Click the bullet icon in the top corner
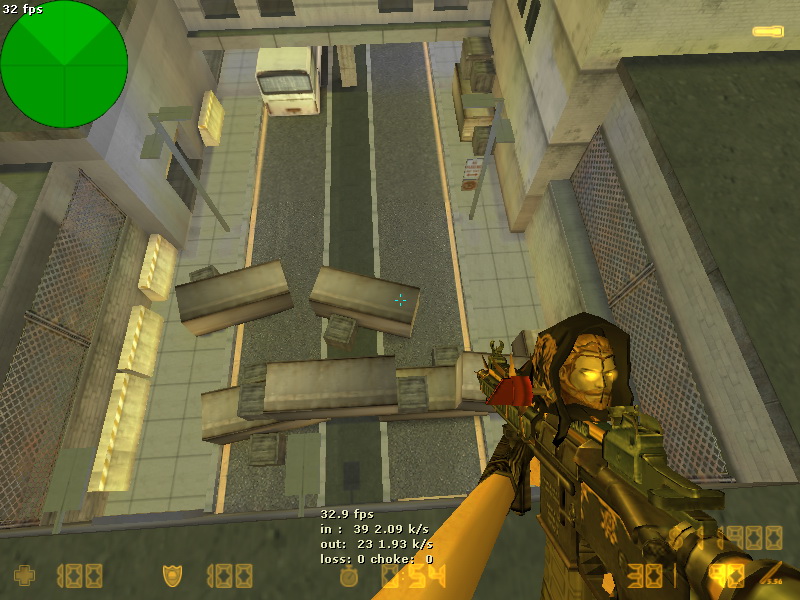The image size is (800, 600). (768, 33)
